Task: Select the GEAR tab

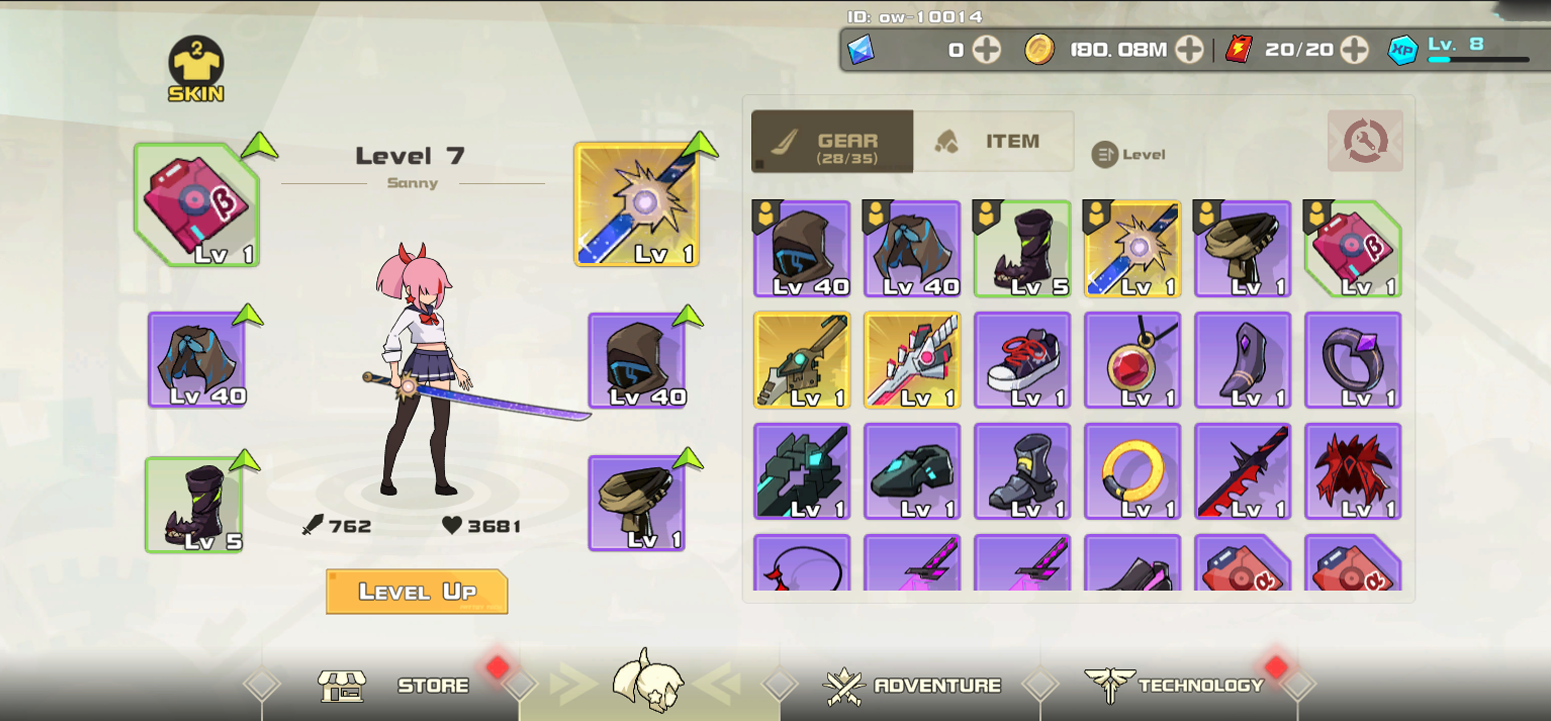Action: coord(833,141)
